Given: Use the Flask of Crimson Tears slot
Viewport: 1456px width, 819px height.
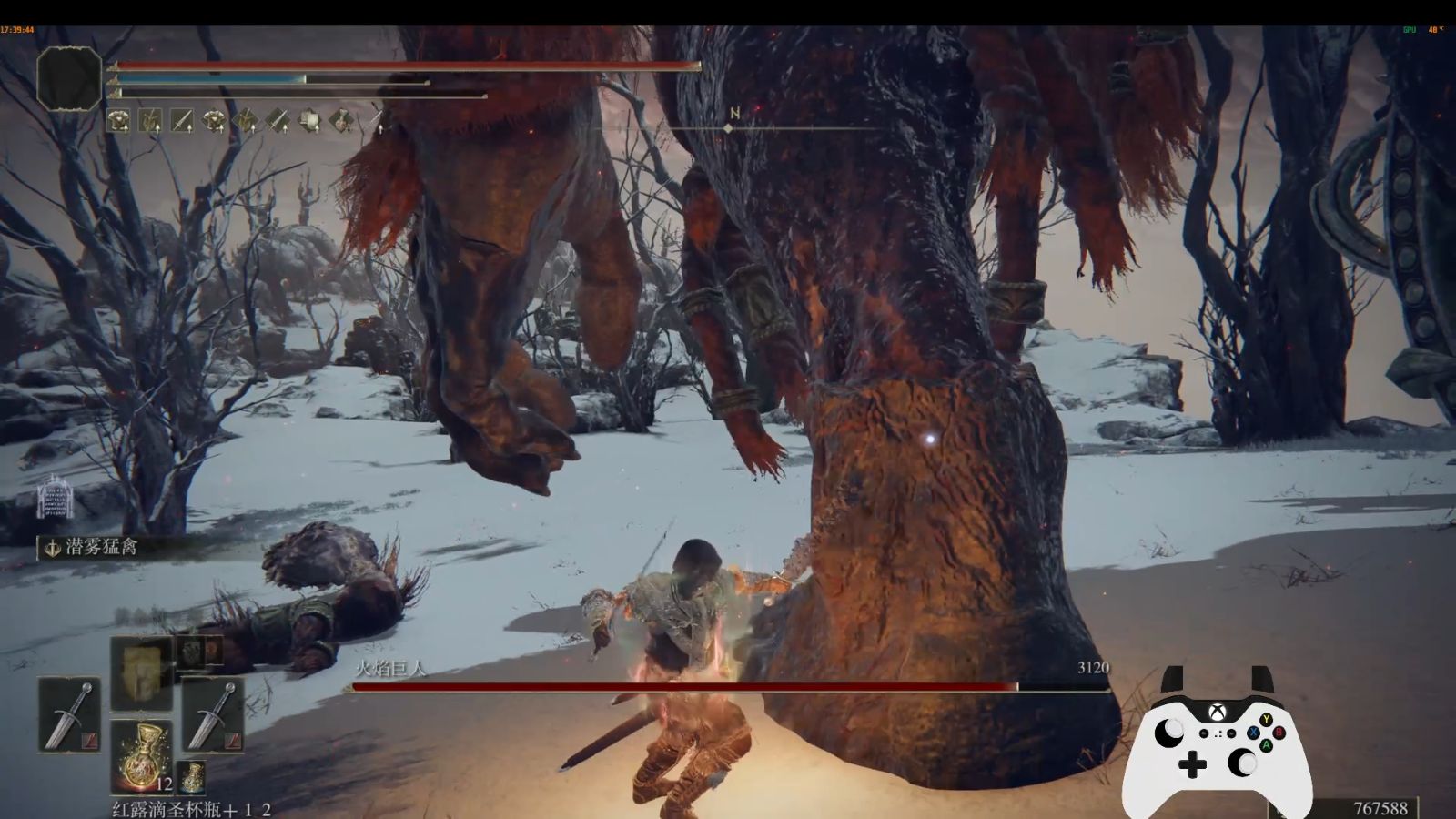Looking at the screenshot, I should click(141, 756).
